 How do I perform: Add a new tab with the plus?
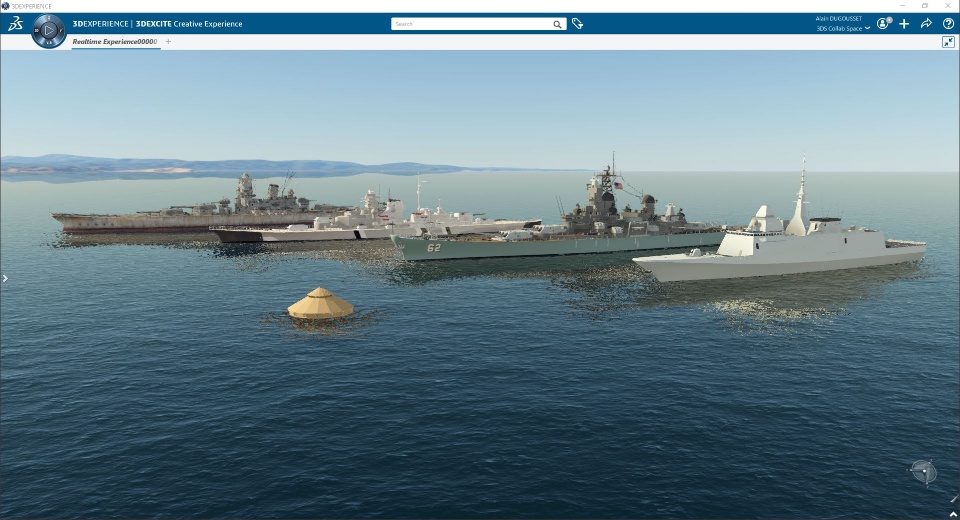(168, 41)
